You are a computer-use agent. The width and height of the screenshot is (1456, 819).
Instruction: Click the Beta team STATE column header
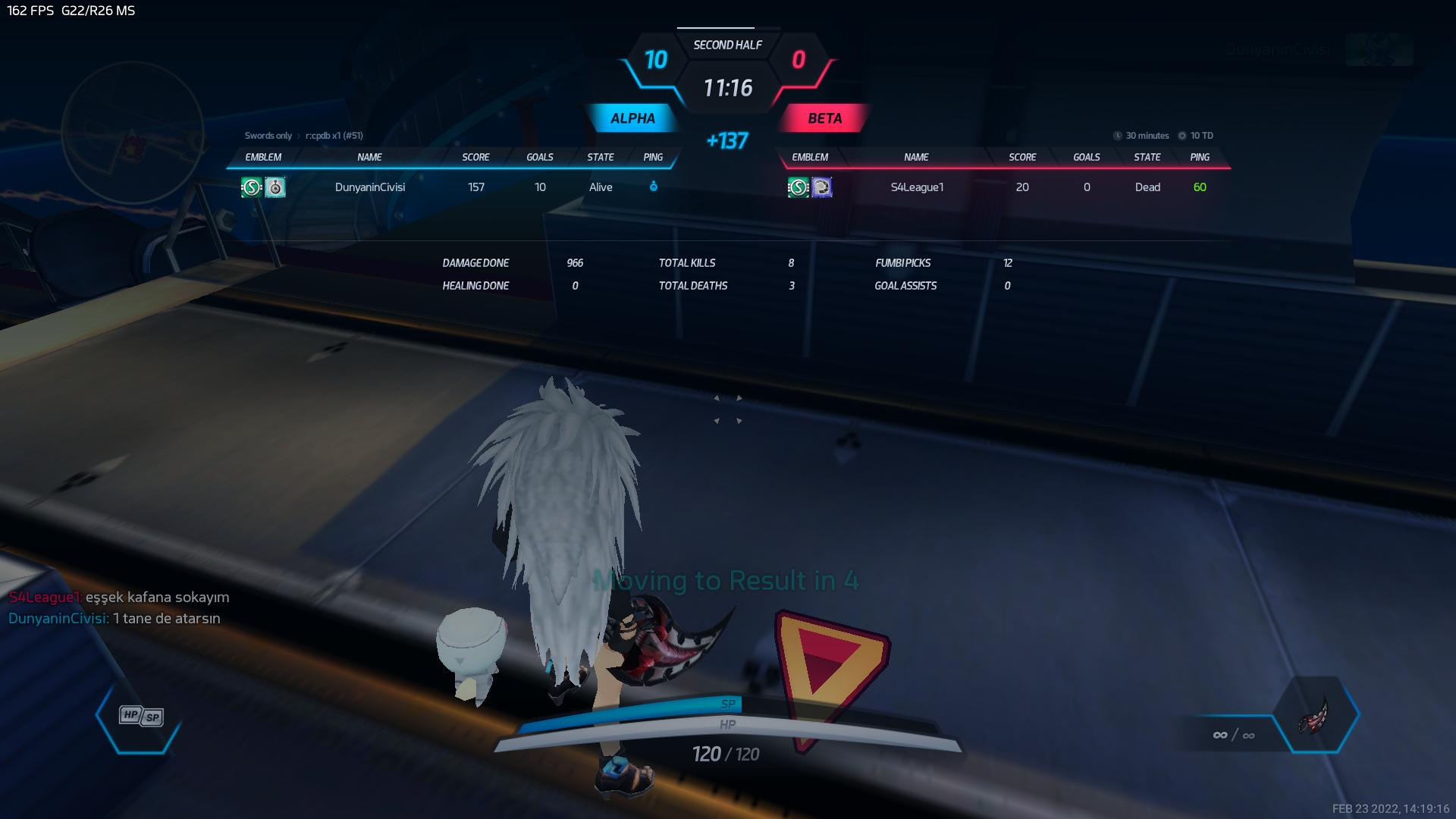pyautogui.click(x=1147, y=158)
